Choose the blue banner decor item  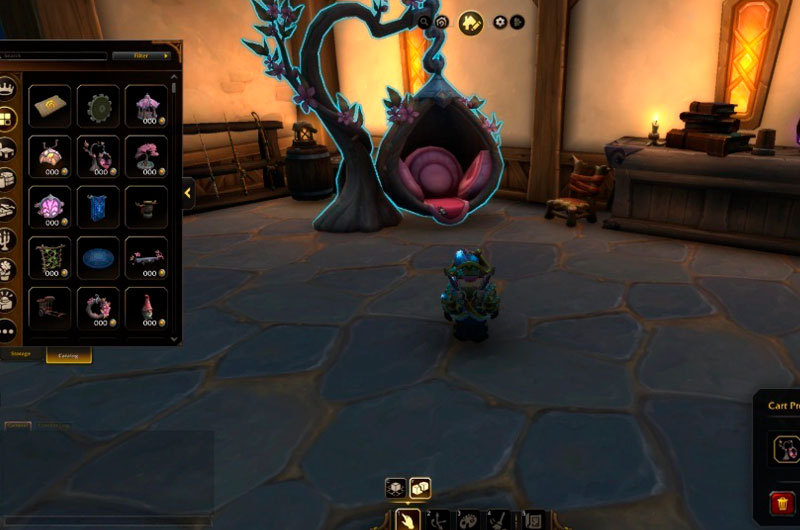pos(98,205)
